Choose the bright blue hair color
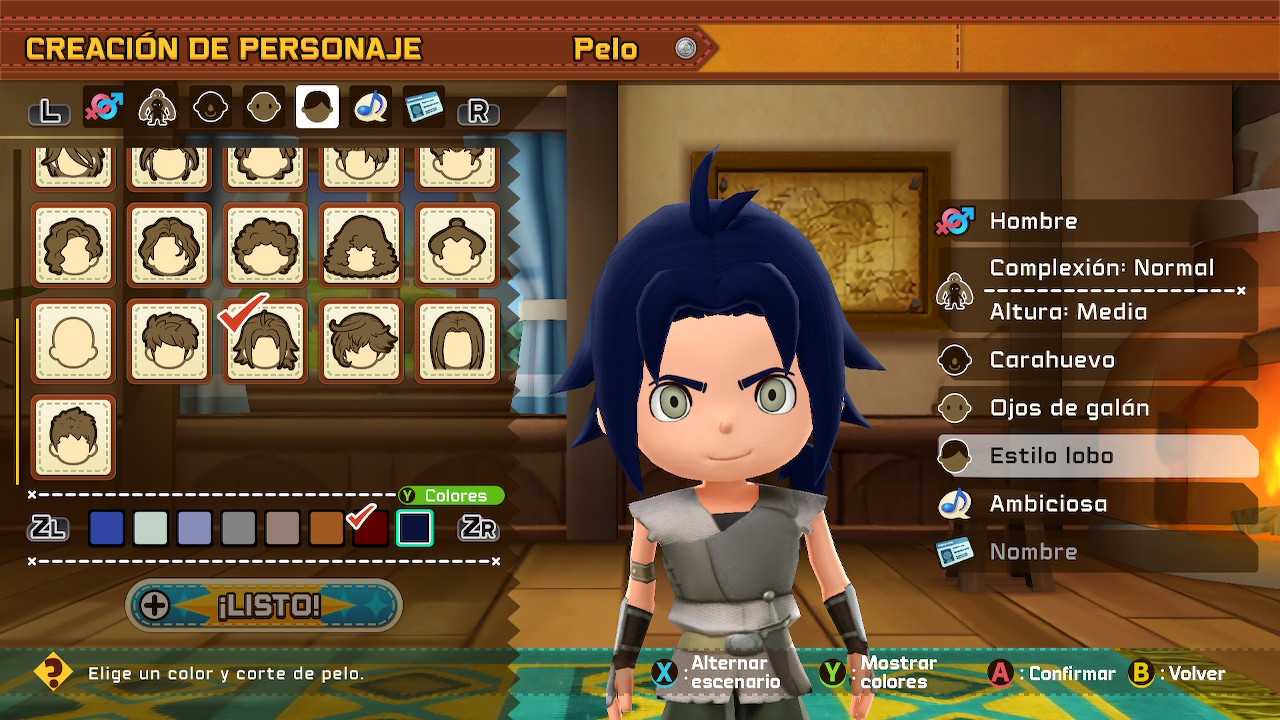 pyautogui.click(x=107, y=528)
